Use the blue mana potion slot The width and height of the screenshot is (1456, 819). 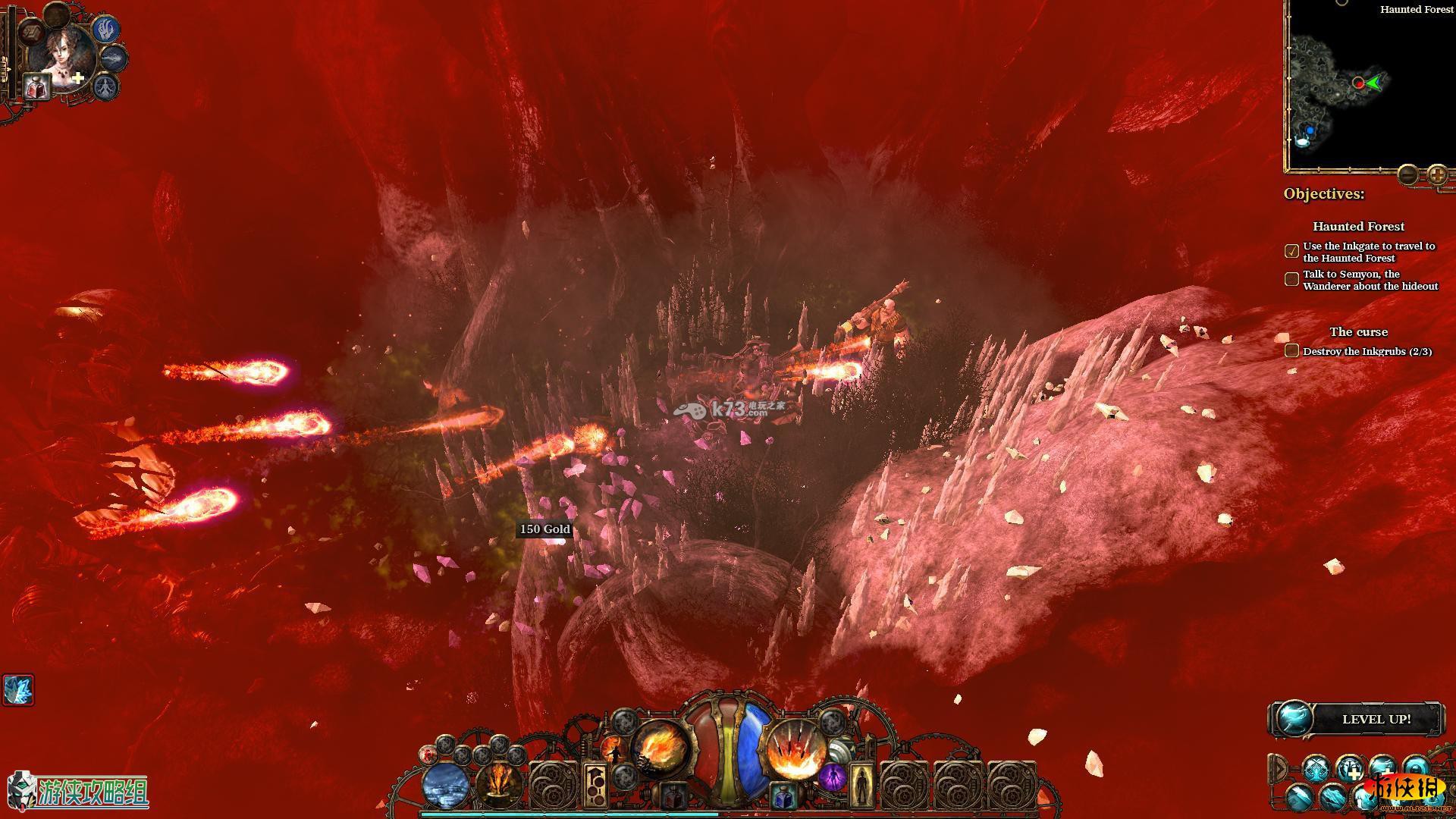pyautogui.click(x=783, y=797)
